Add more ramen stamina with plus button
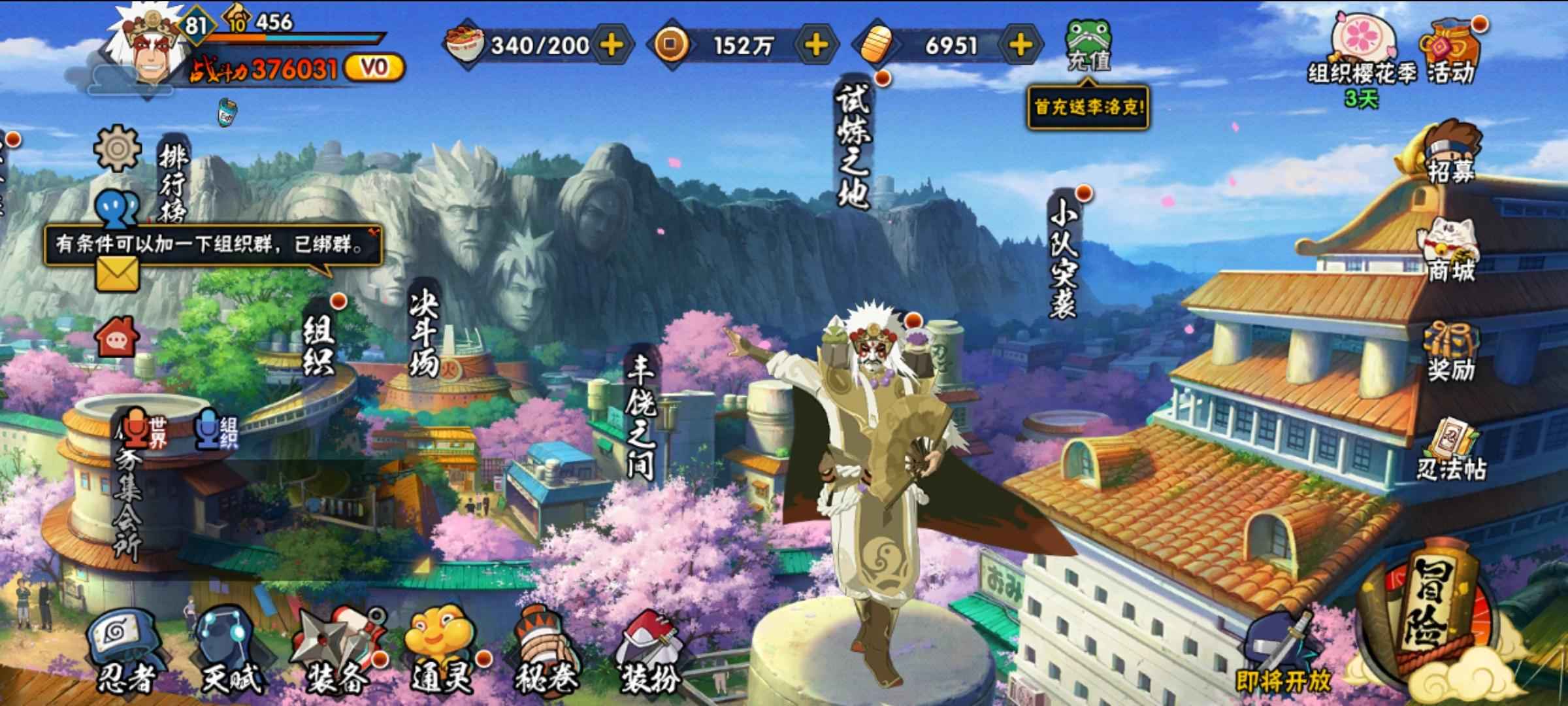Viewport: 1568px width, 706px height. 612,44
